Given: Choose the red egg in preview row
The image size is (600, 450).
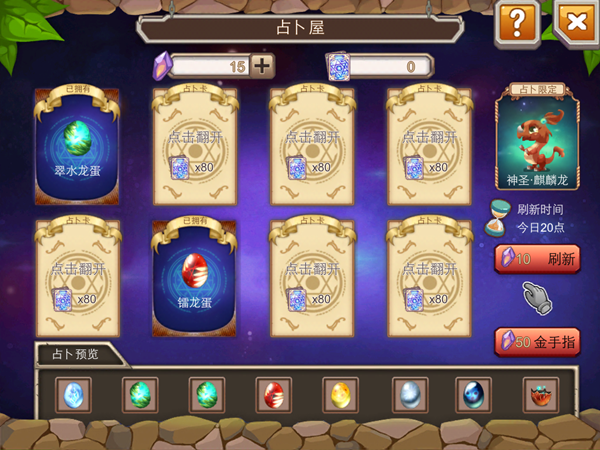Looking at the screenshot, I should pos(271,395).
